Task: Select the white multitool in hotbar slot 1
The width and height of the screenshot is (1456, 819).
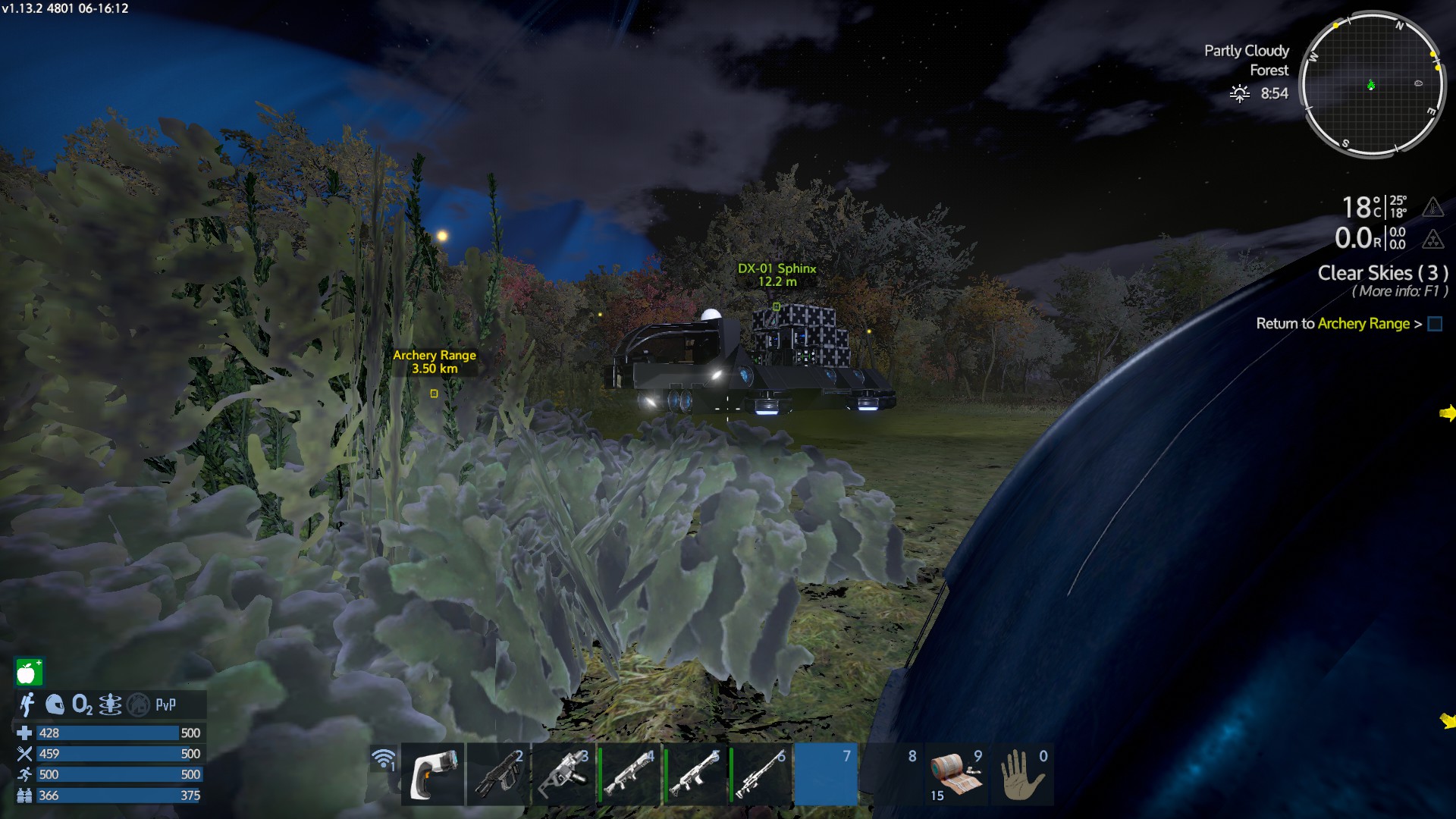Action: (433, 774)
